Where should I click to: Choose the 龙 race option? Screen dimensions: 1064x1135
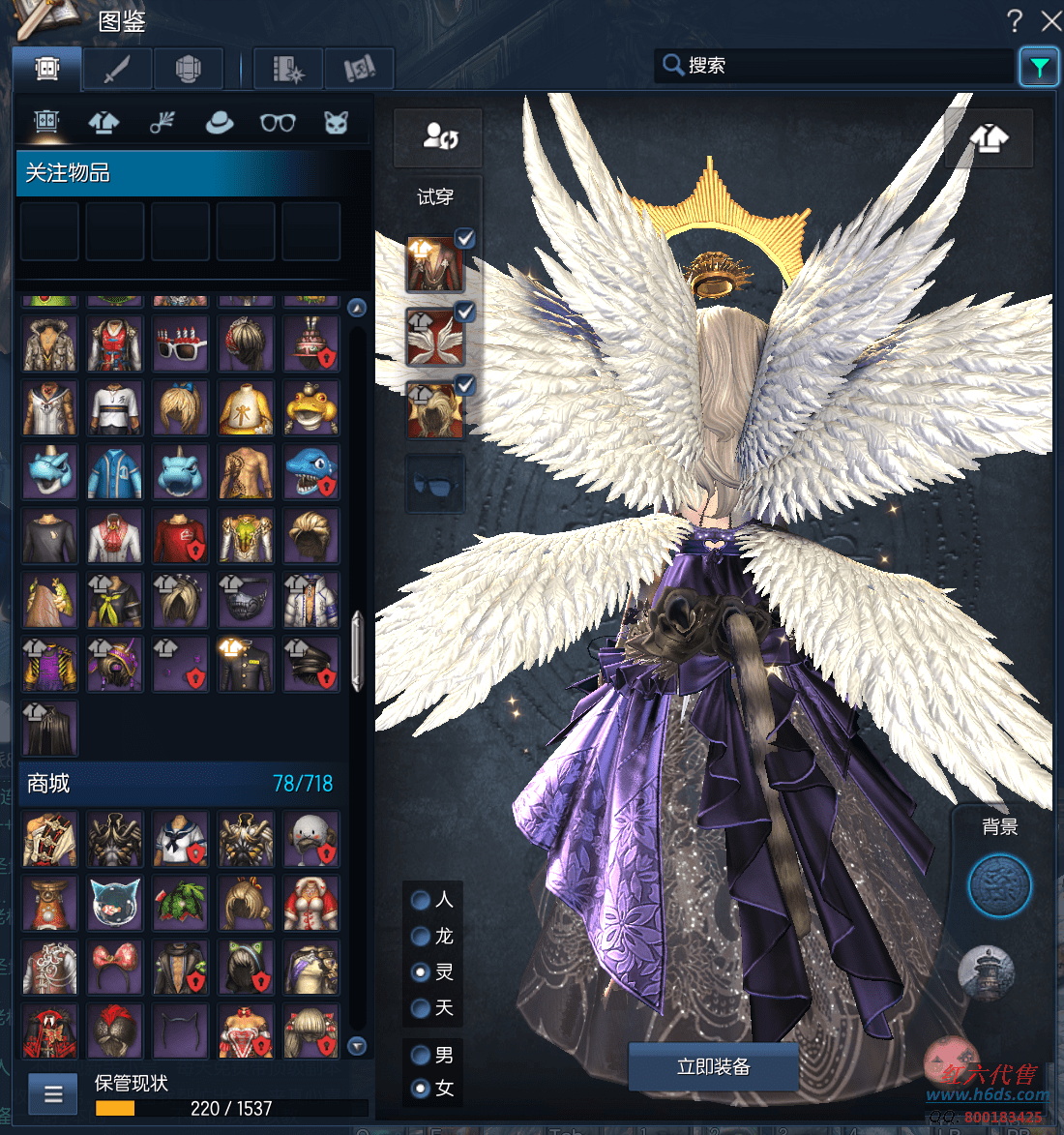421,936
